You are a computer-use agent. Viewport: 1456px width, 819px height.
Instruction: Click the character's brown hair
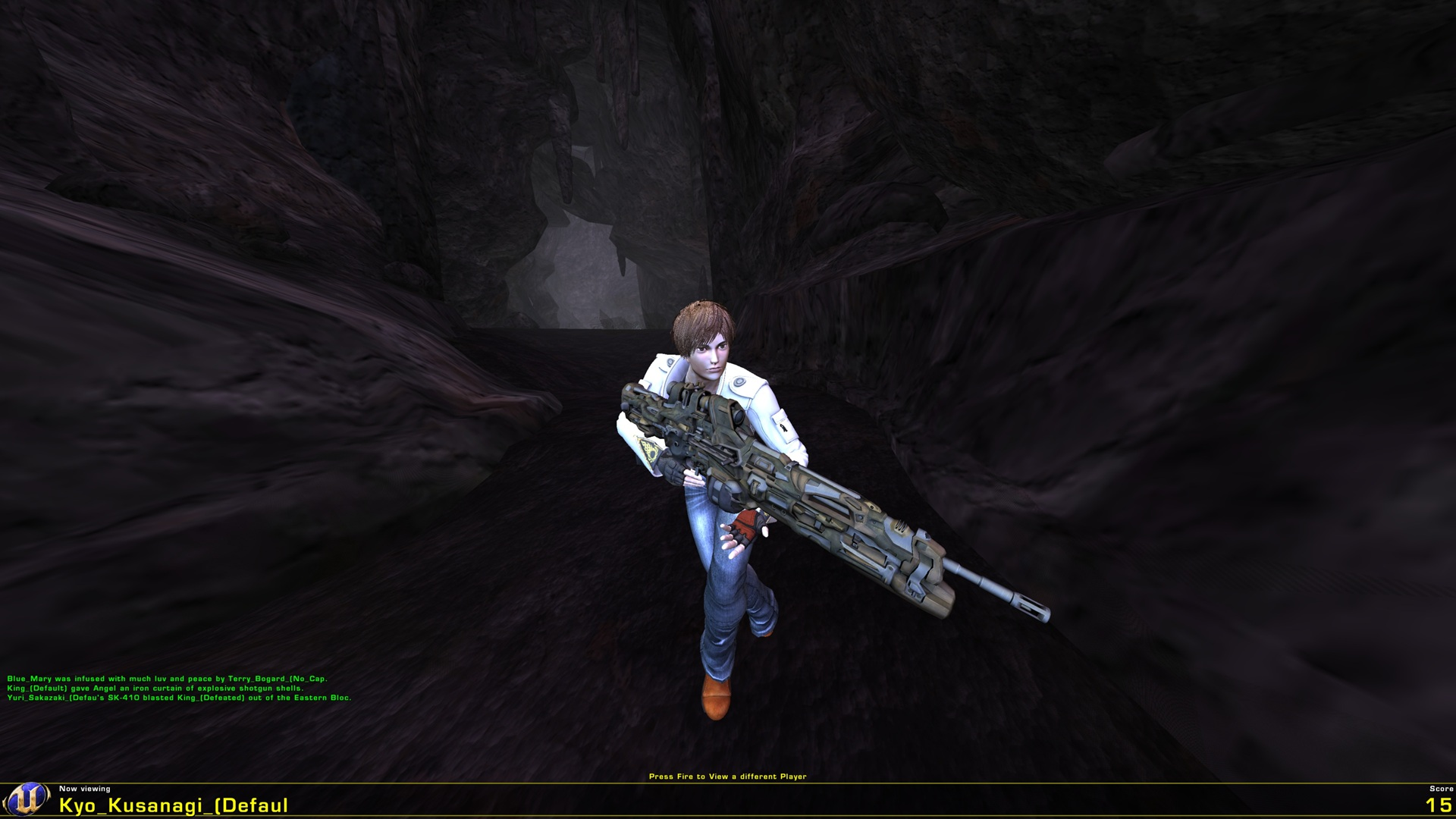click(x=705, y=315)
